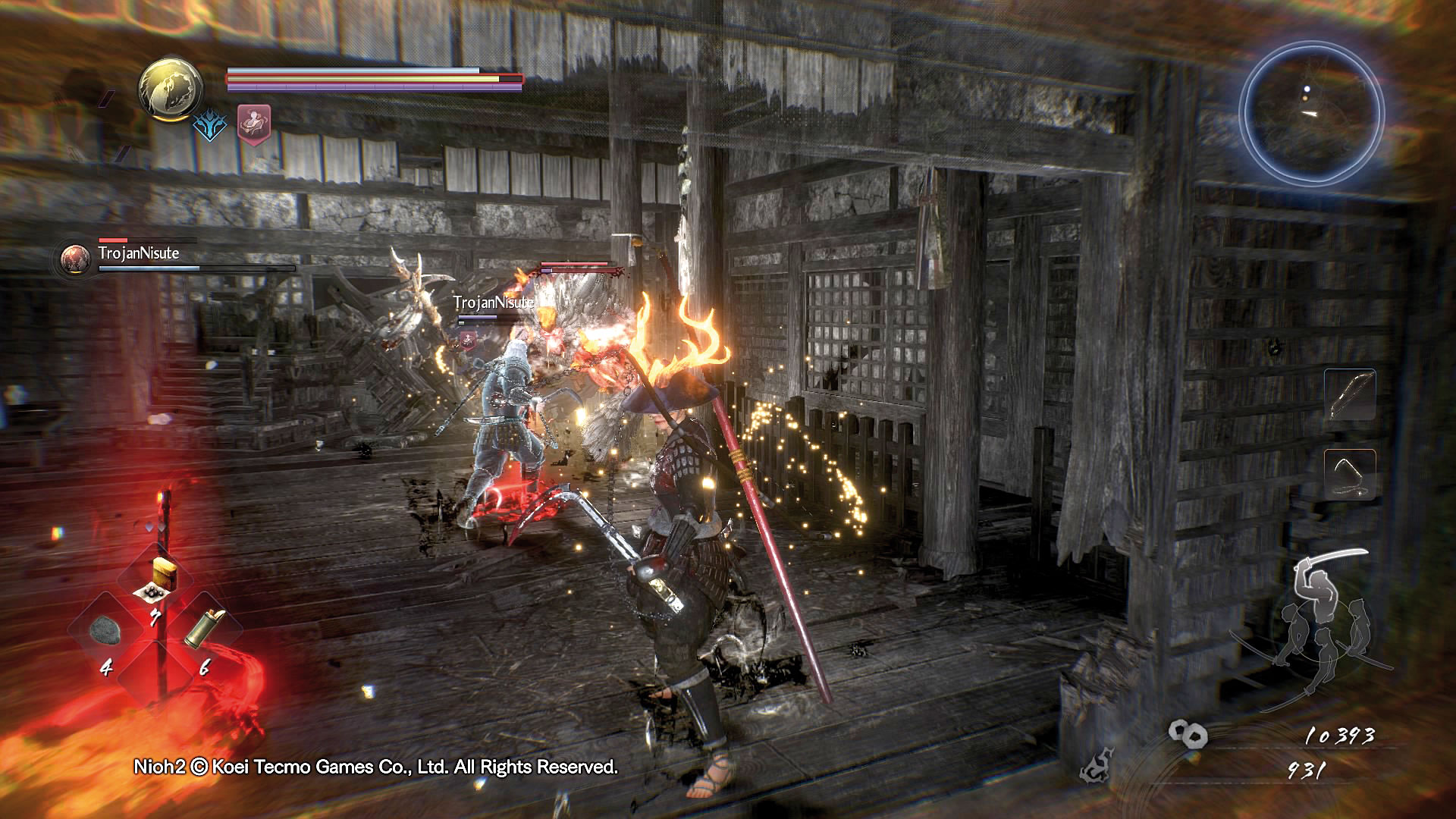Open the circular minimap radar

tap(1312, 115)
